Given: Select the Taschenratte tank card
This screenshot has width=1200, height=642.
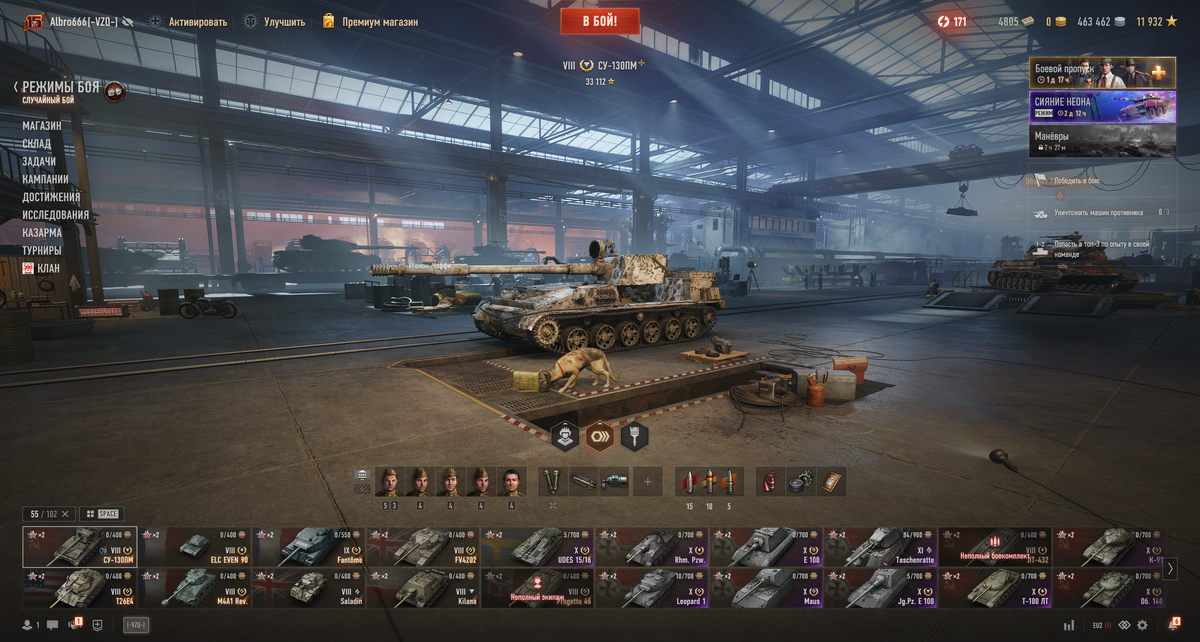Looking at the screenshot, I should [x=879, y=547].
